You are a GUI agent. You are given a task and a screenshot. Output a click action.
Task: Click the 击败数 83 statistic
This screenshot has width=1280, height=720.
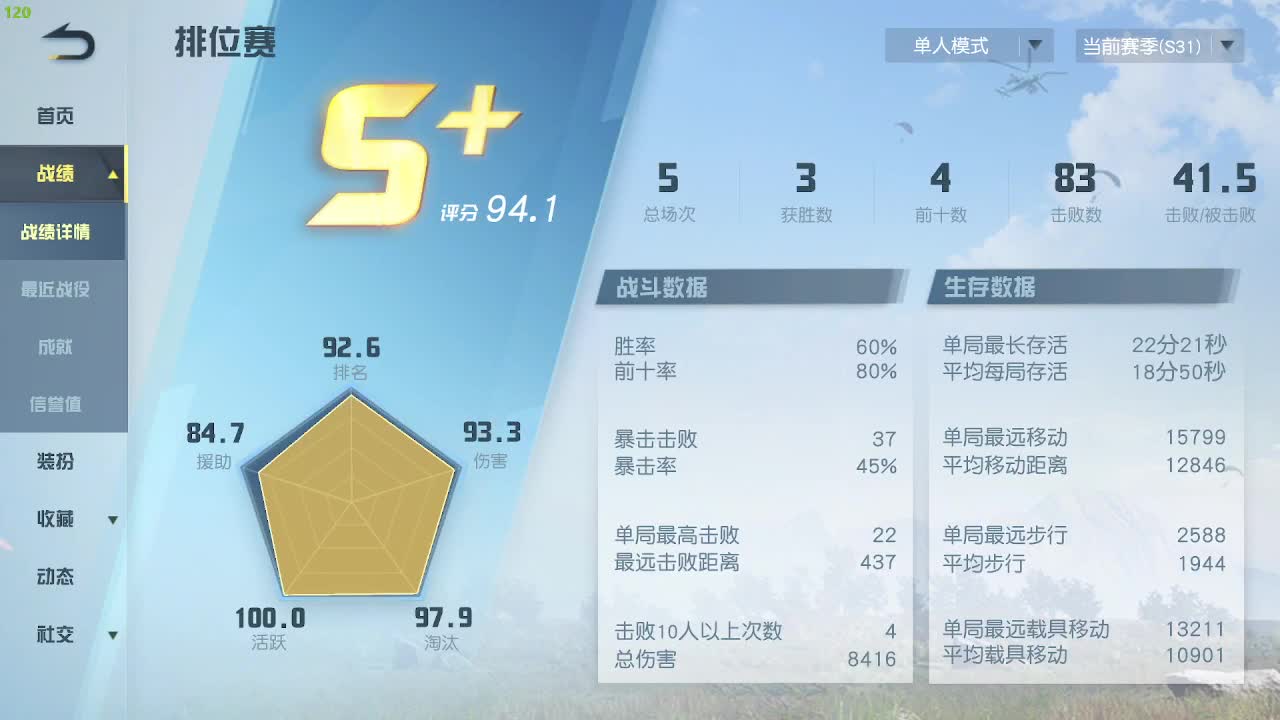[x=1075, y=190]
